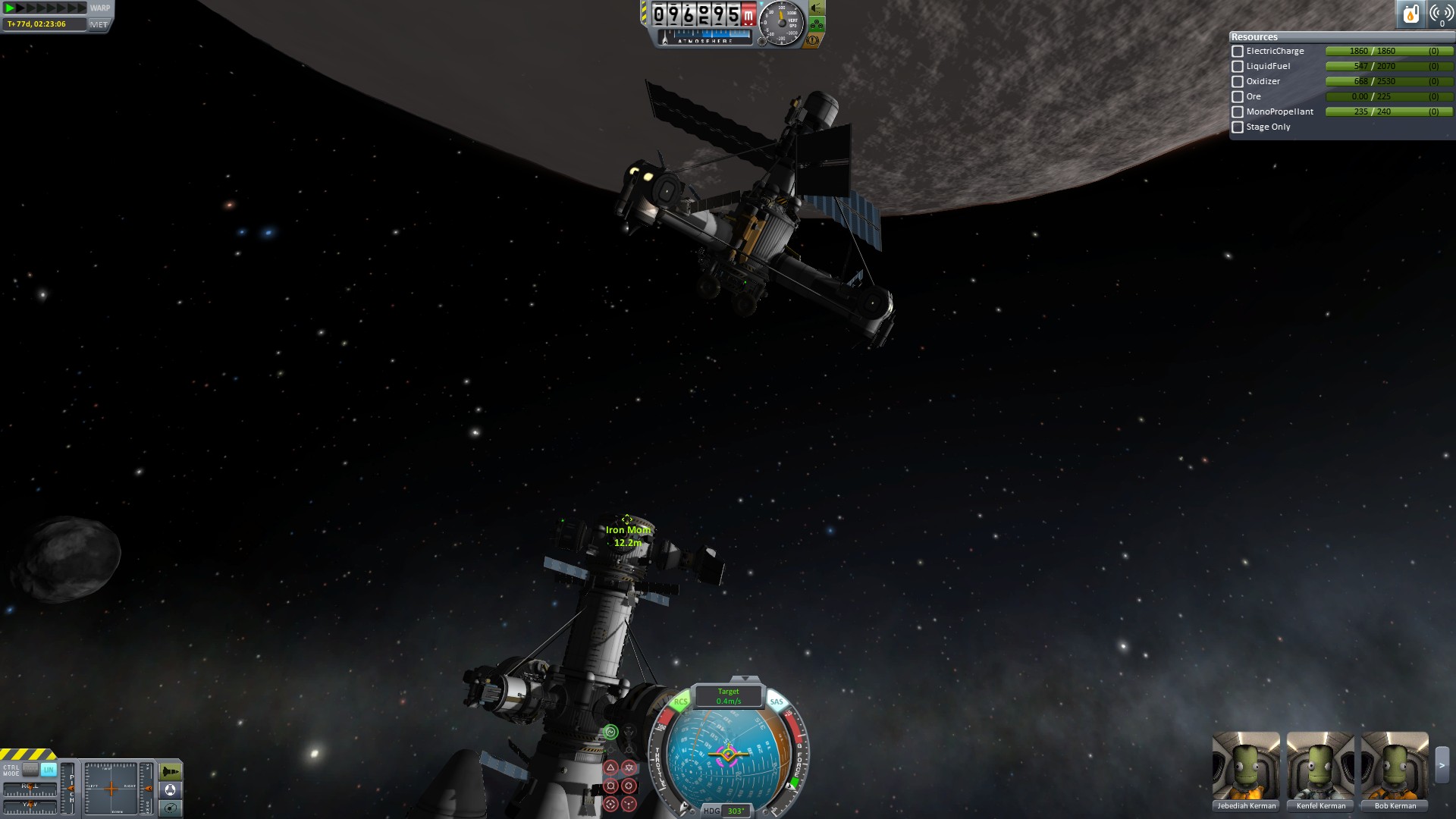Tick the ElectricCharge resource checkbox
Viewport: 1456px width, 819px height.
point(1238,52)
